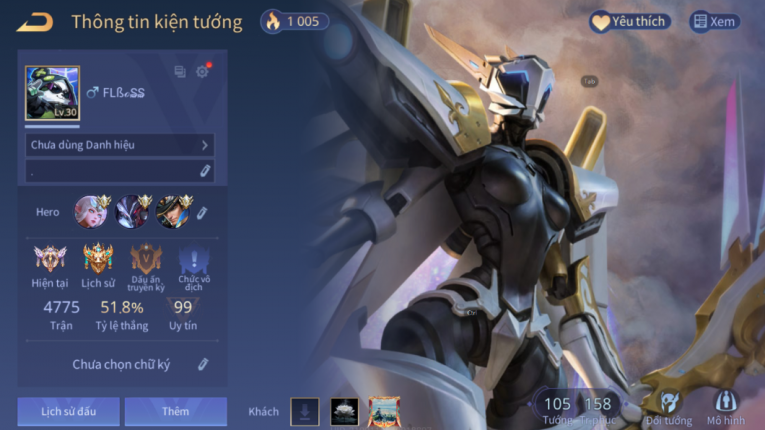
Task: Switch to Đổi tướng hero change
Action: (x=668, y=407)
